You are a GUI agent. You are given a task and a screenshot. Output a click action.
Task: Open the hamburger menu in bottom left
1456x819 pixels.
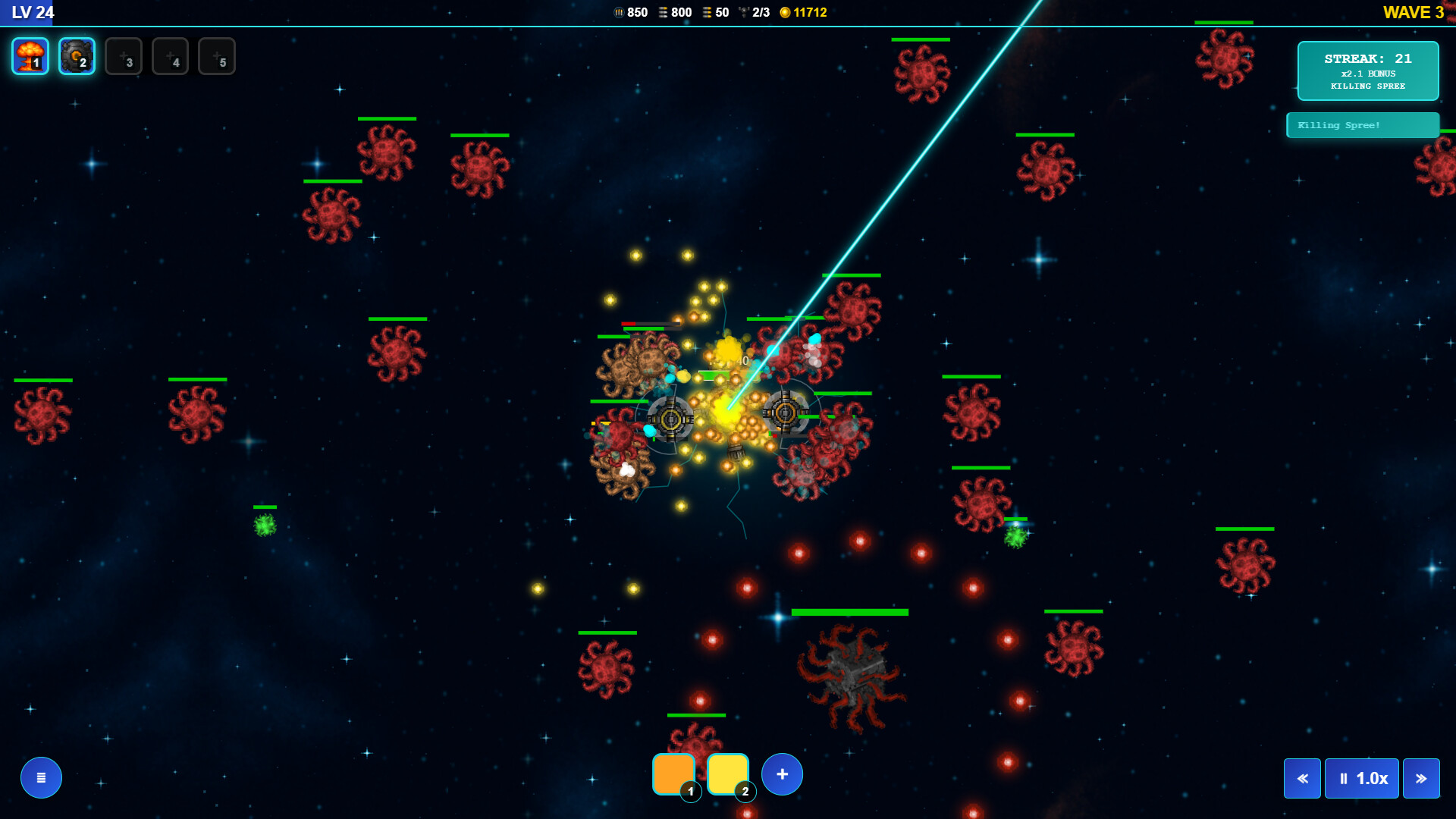tap(40, 777)
